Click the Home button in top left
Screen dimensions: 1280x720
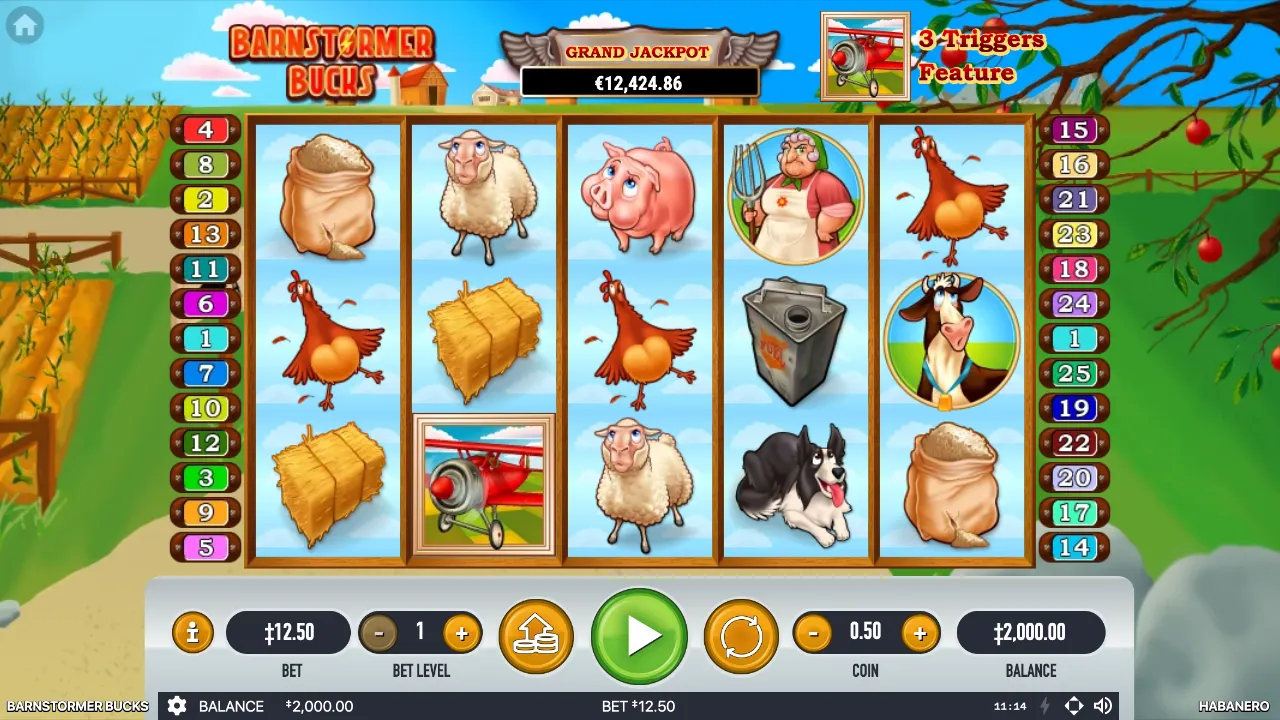(x=23, y=25)
